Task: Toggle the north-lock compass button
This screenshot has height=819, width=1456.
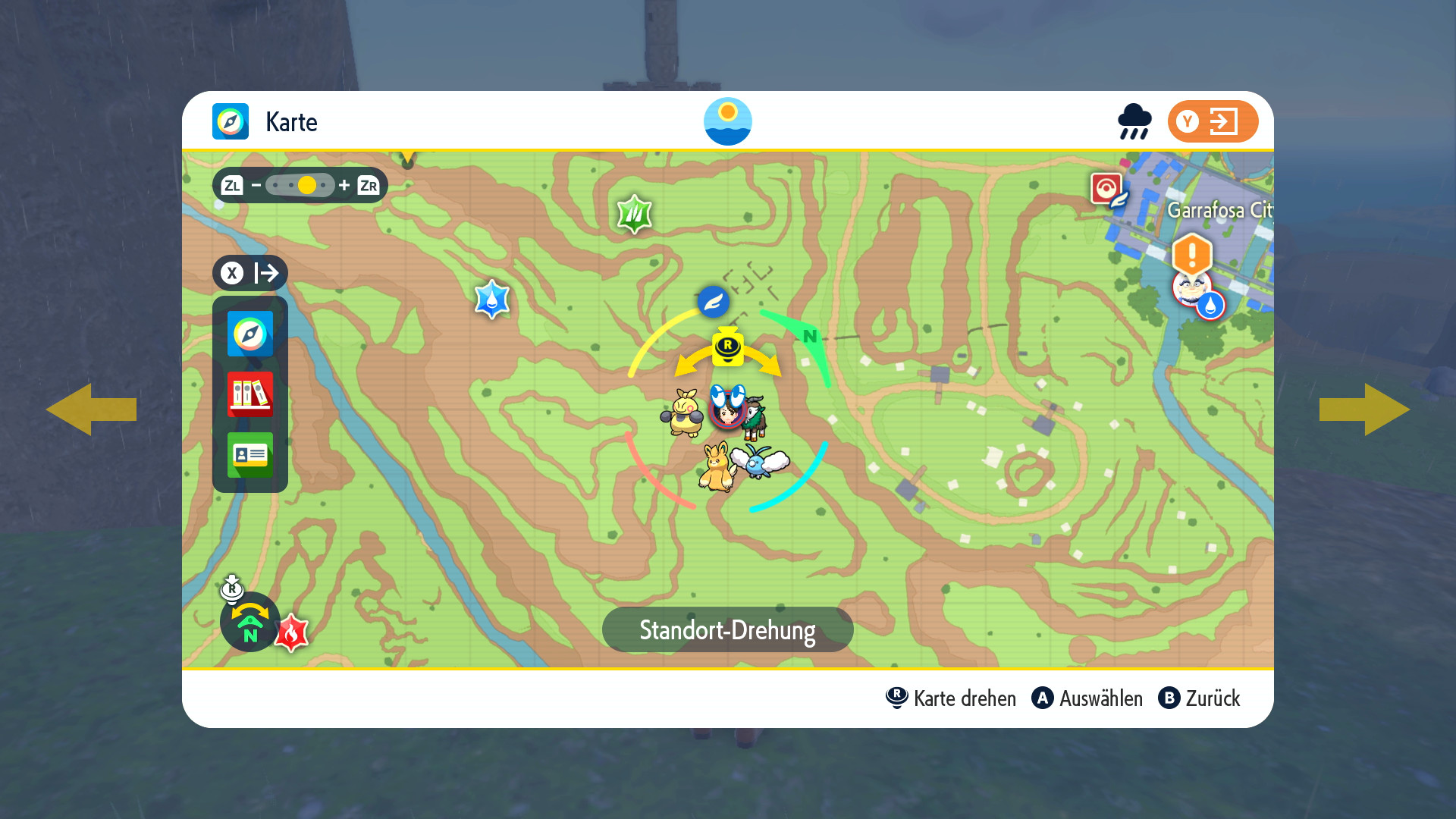Action: [x=249, y=622]
